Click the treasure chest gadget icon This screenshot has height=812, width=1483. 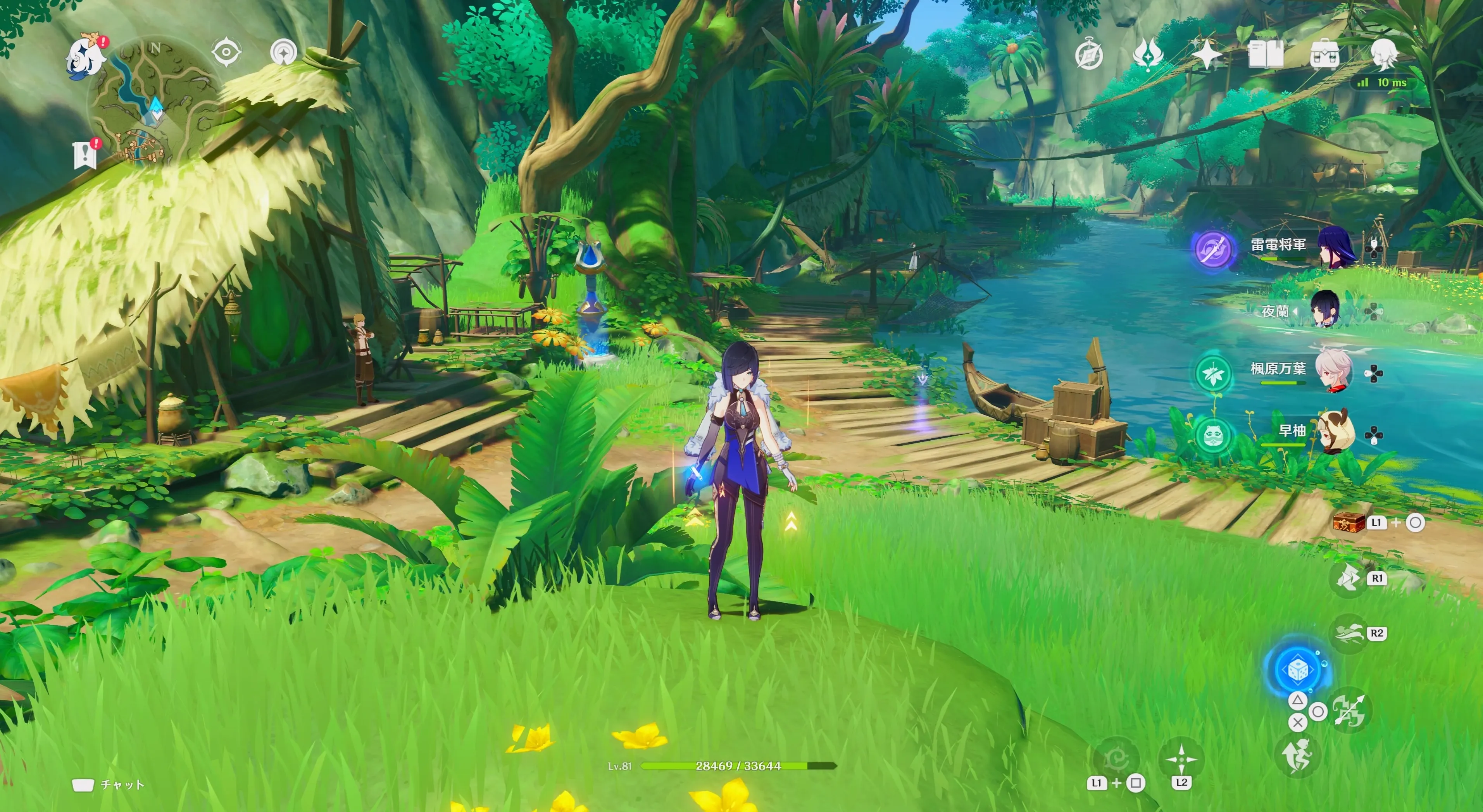point(1349,522)
